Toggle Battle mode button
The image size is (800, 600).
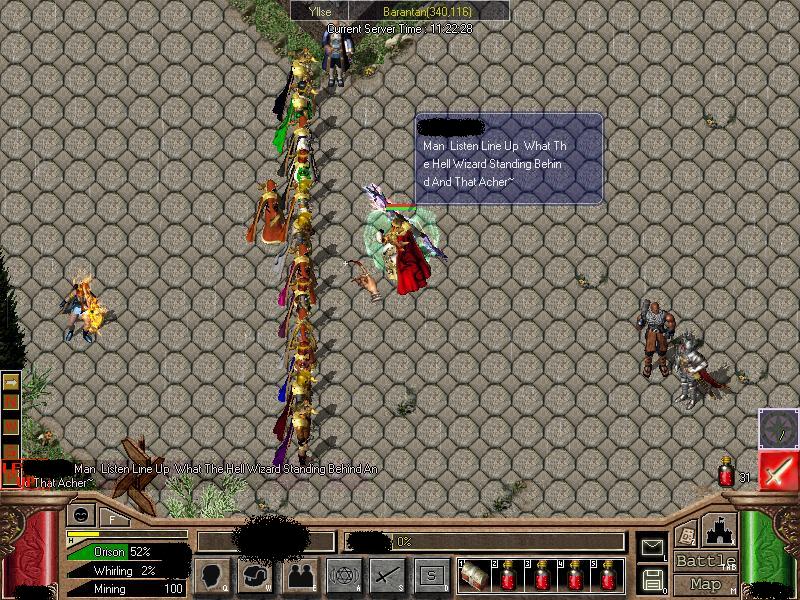[705, 561]
